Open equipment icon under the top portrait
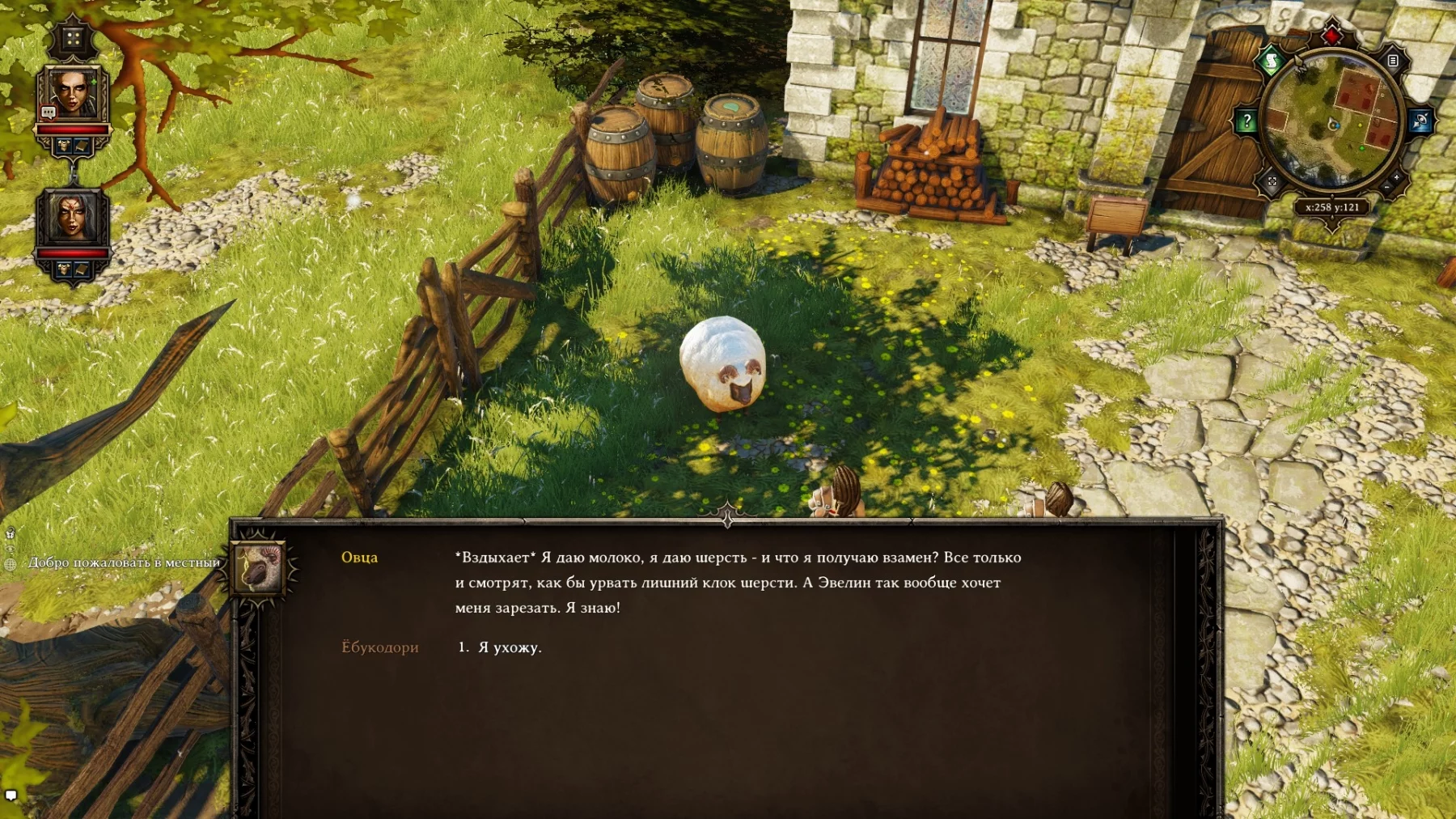This screenshot has width=1456, height=819. click(64, 146)
